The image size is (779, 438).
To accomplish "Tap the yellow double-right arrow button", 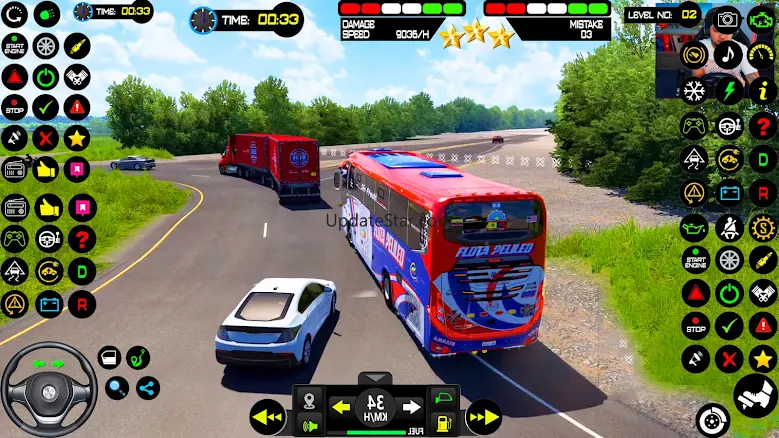I will pos(484,414).
